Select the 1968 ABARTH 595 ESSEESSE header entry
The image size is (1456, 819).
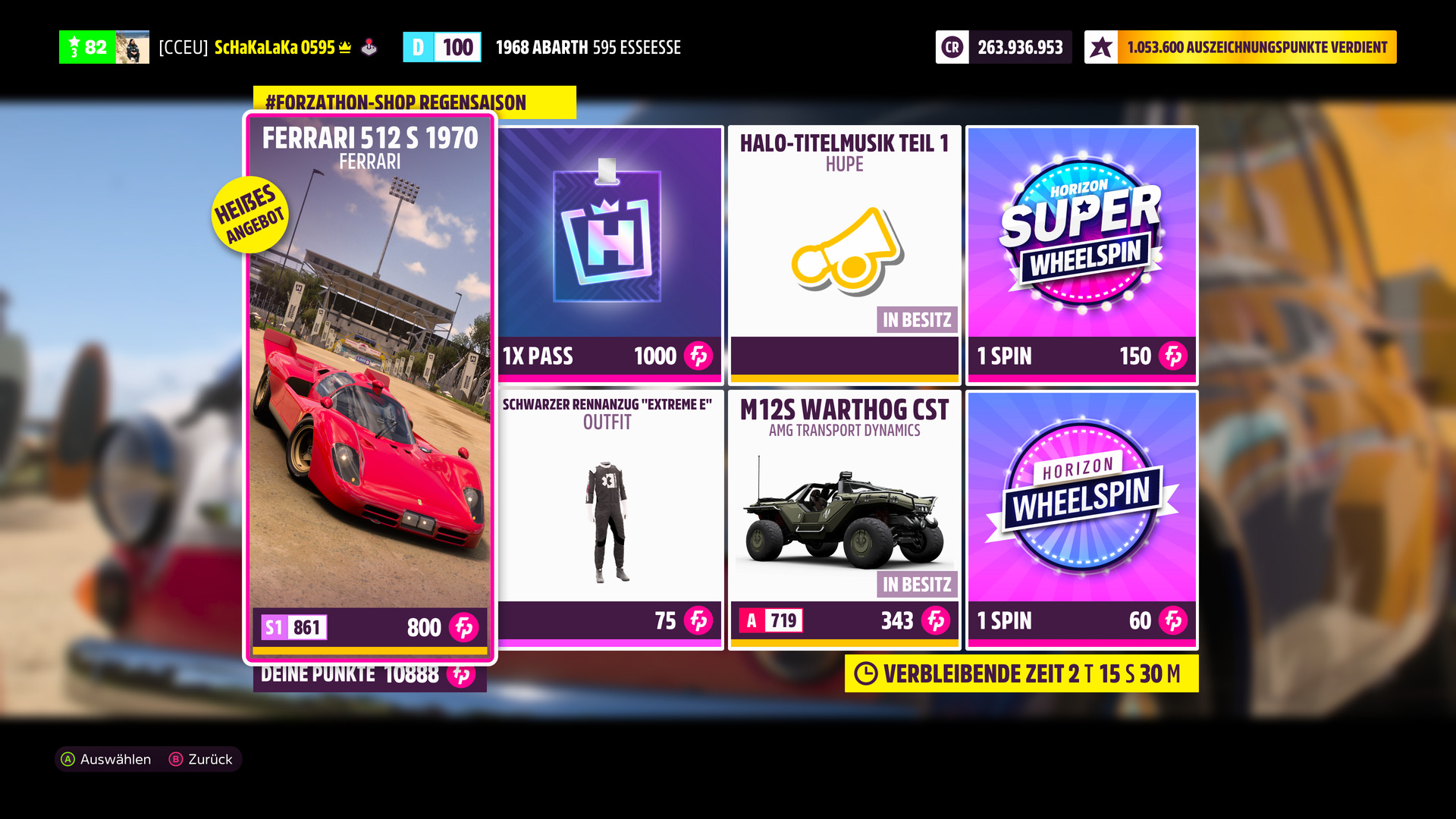(x=588, y=47)
